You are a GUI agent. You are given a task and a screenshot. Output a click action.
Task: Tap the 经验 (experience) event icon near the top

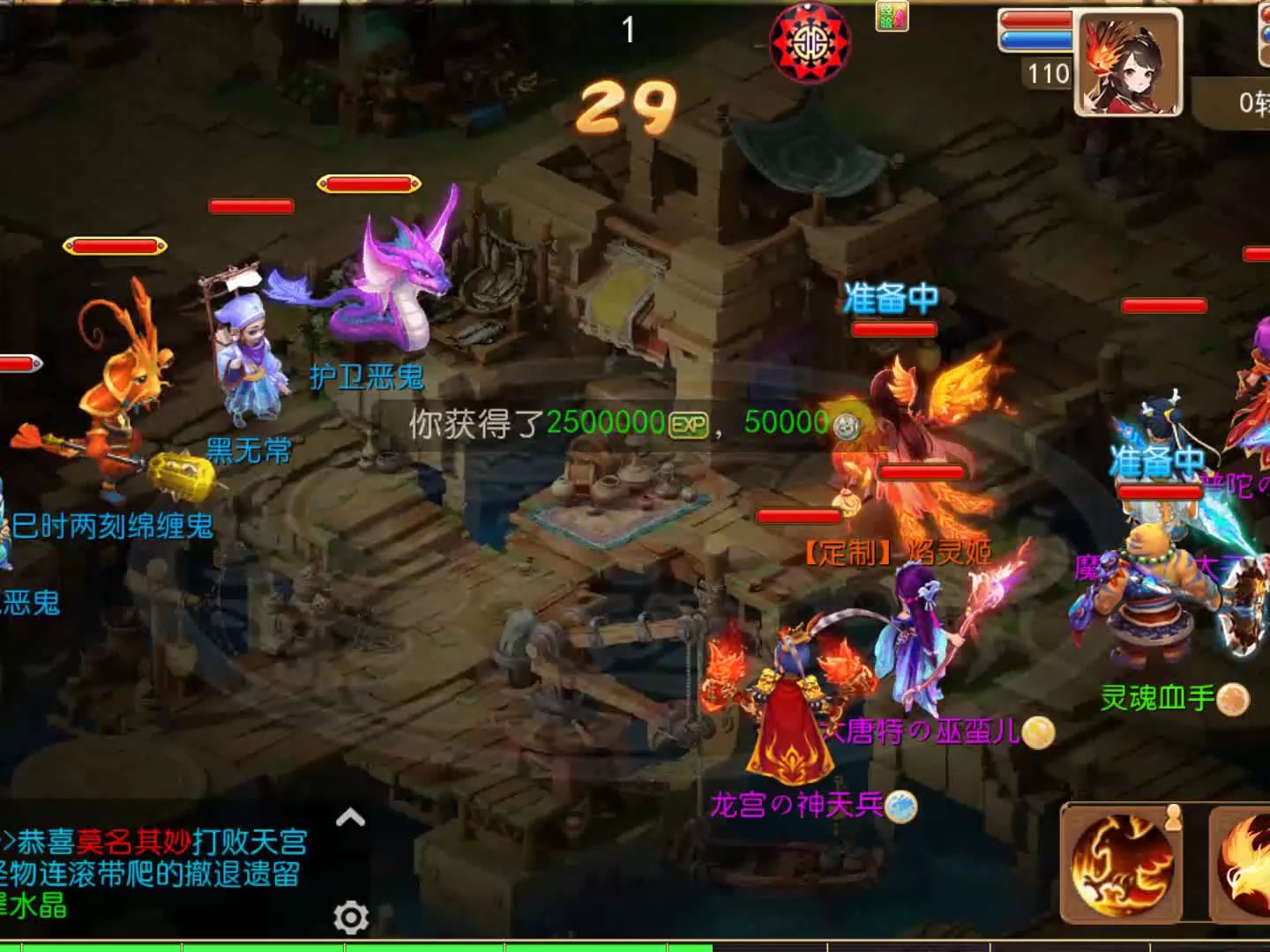point(890,15)
